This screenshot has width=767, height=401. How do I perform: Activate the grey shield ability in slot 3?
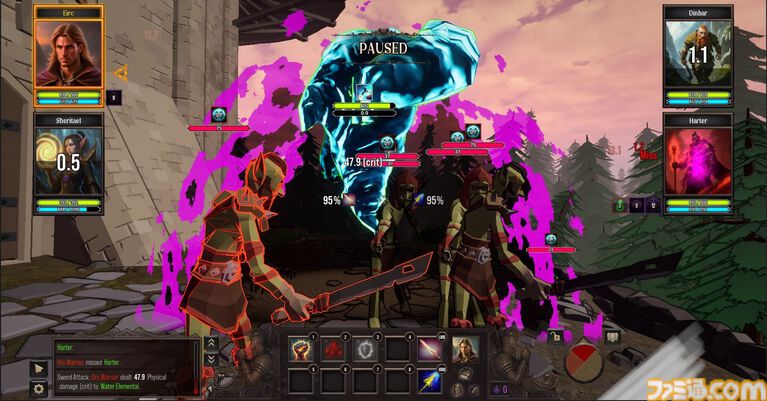point(367,349)
